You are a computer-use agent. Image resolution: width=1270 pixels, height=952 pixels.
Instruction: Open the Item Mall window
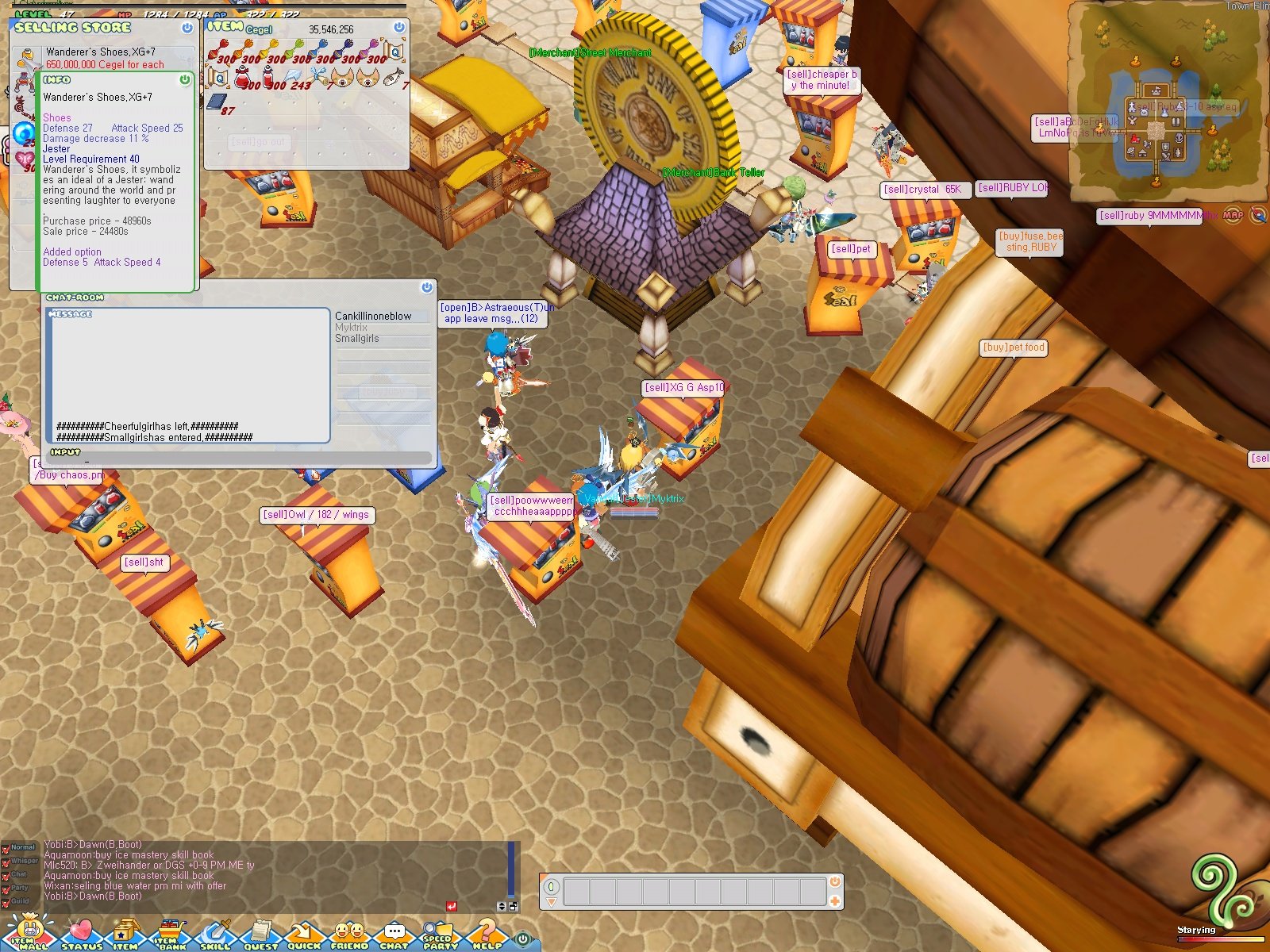[x=30, y=935]
